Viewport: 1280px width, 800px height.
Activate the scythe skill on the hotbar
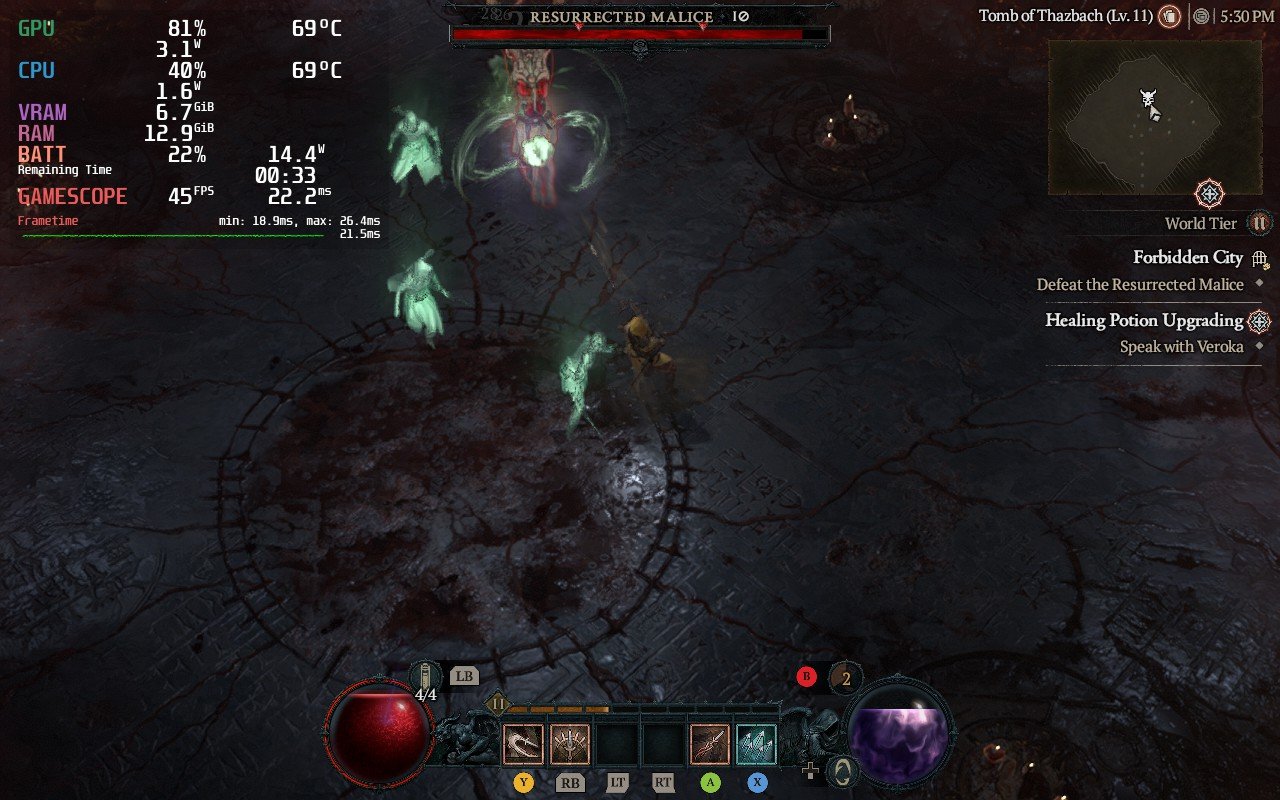pos(523,744)
